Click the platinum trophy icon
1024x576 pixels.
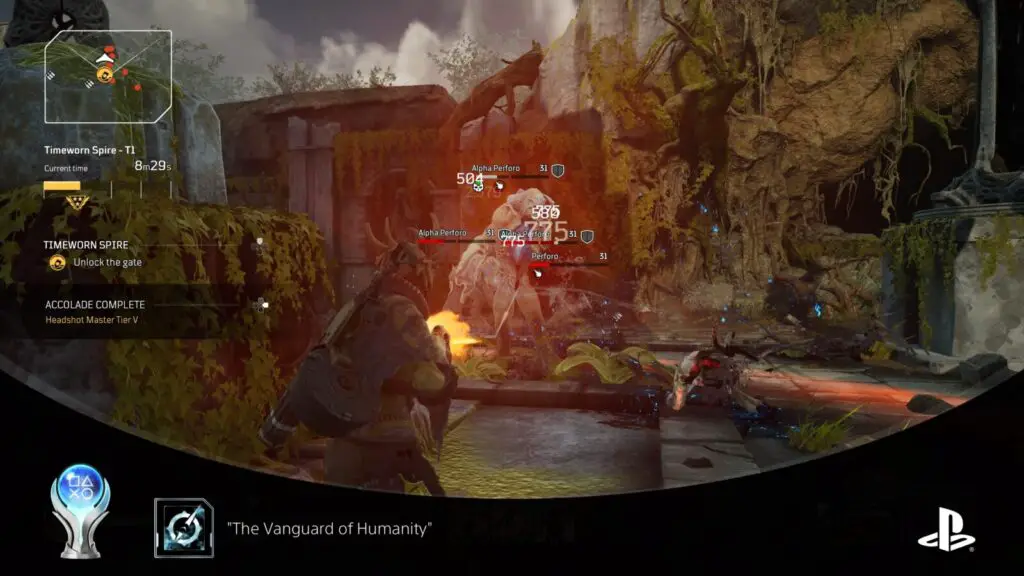79,510
